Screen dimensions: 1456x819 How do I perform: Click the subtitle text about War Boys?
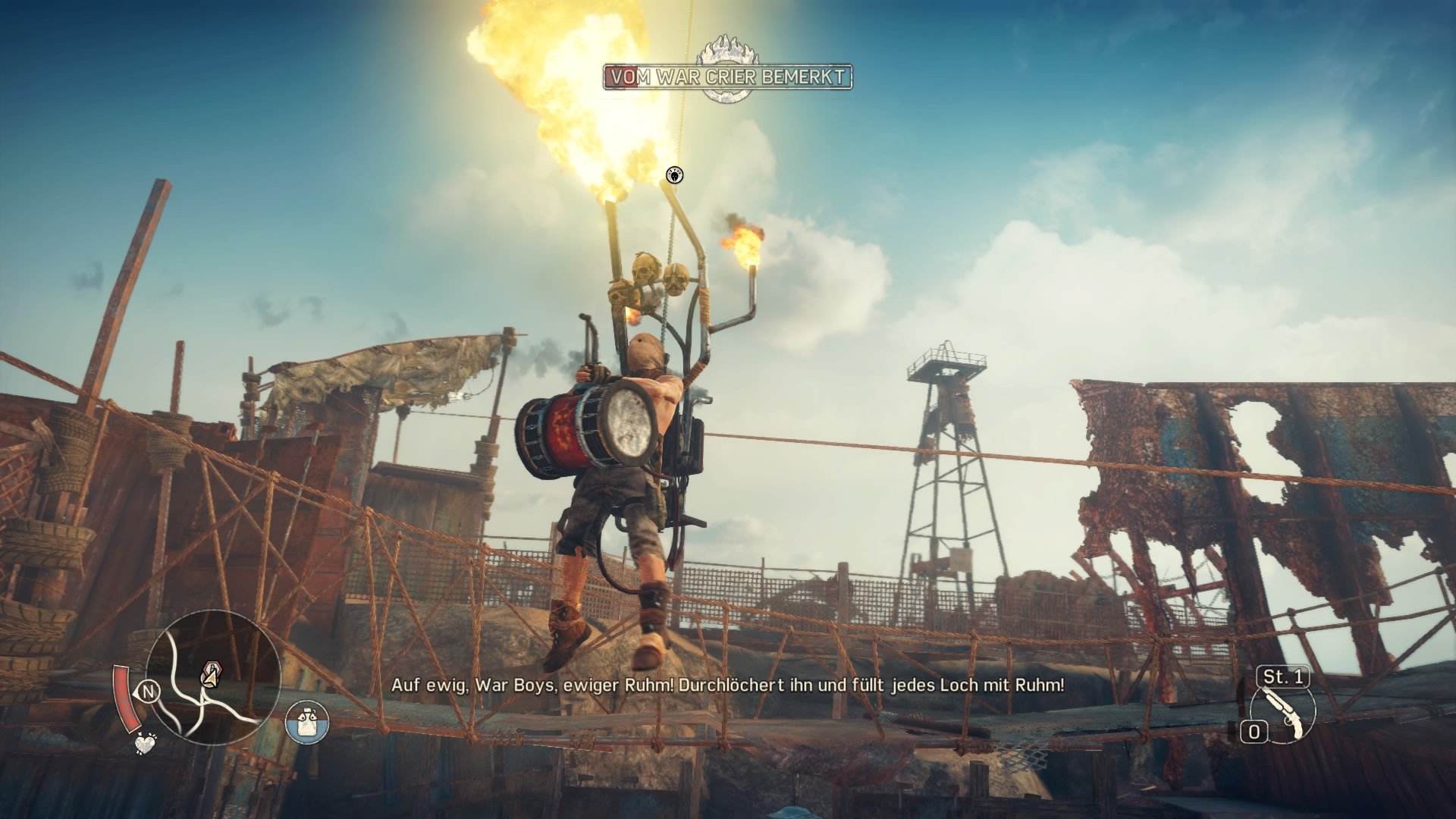pos(726,689)
